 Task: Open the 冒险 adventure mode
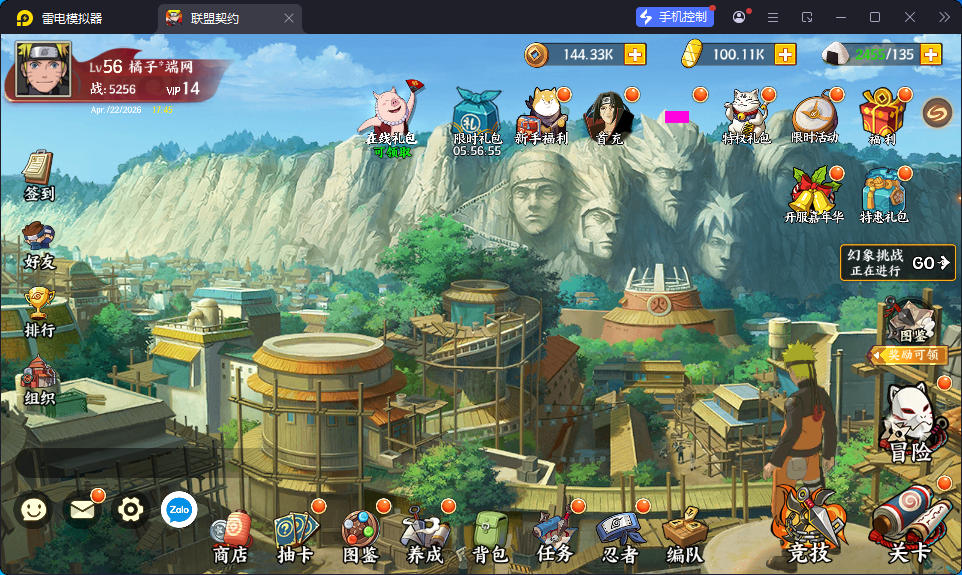[911, 425]
